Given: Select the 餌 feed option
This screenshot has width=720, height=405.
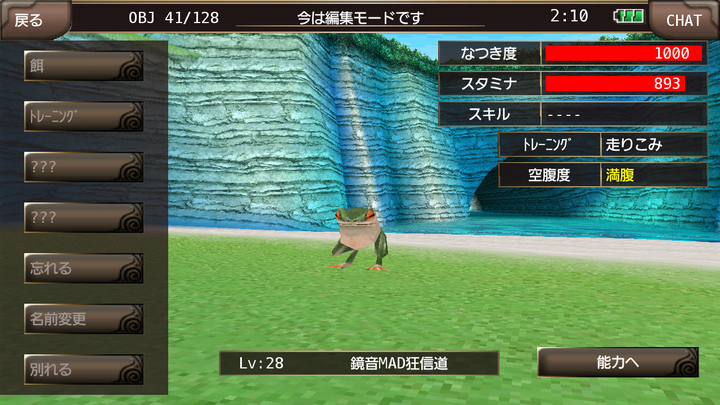Looking at the screenshot, I should coord(84,66).
